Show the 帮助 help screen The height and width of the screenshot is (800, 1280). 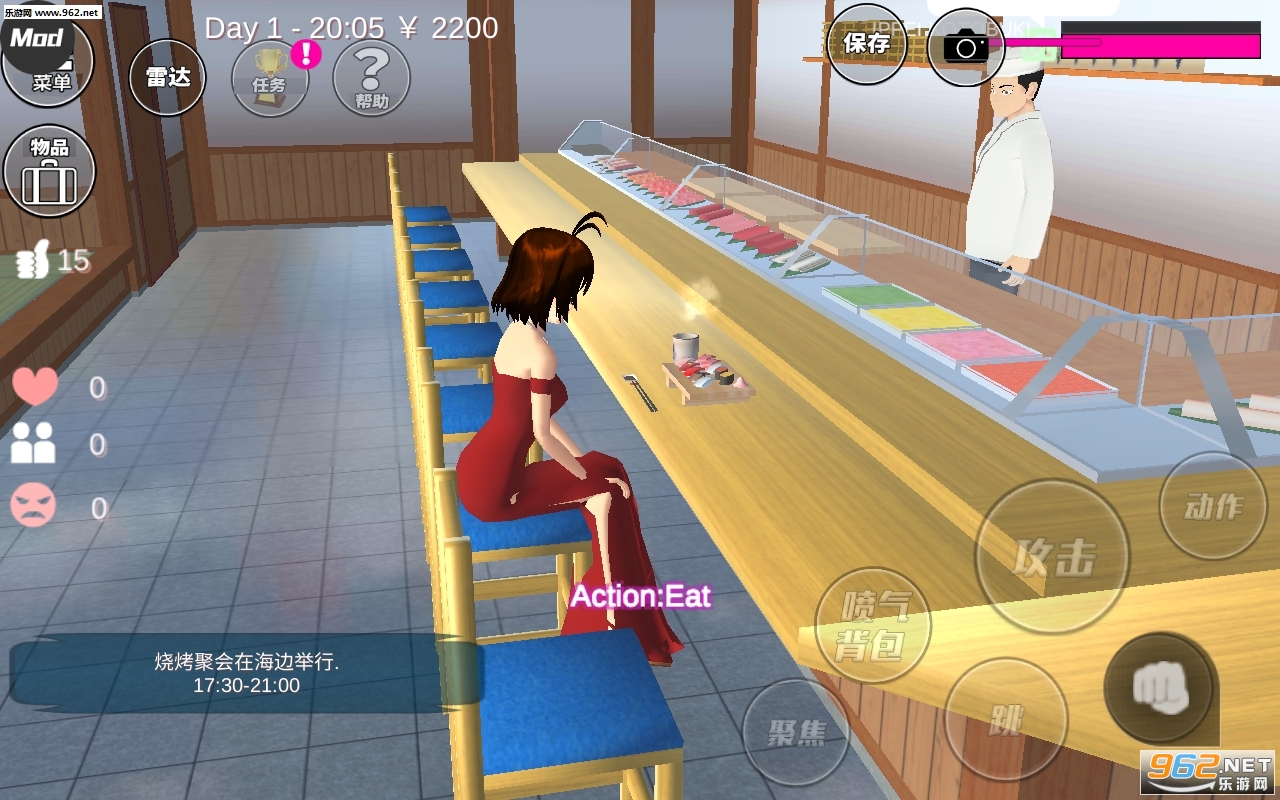pyautogui.click(x=371, y=79)
